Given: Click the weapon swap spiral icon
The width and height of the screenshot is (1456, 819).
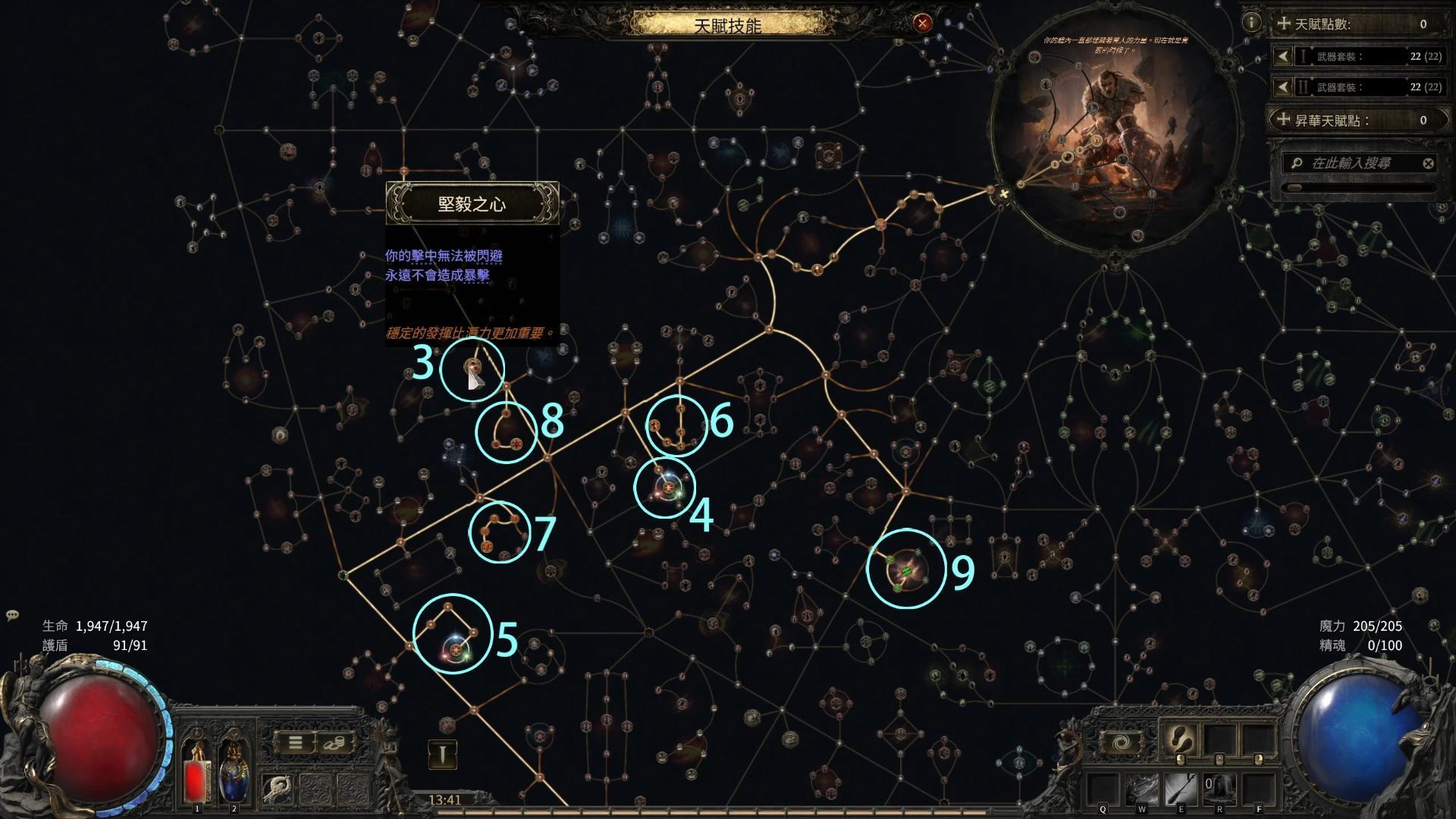Looking at the screenshot, I should 1121,741.
